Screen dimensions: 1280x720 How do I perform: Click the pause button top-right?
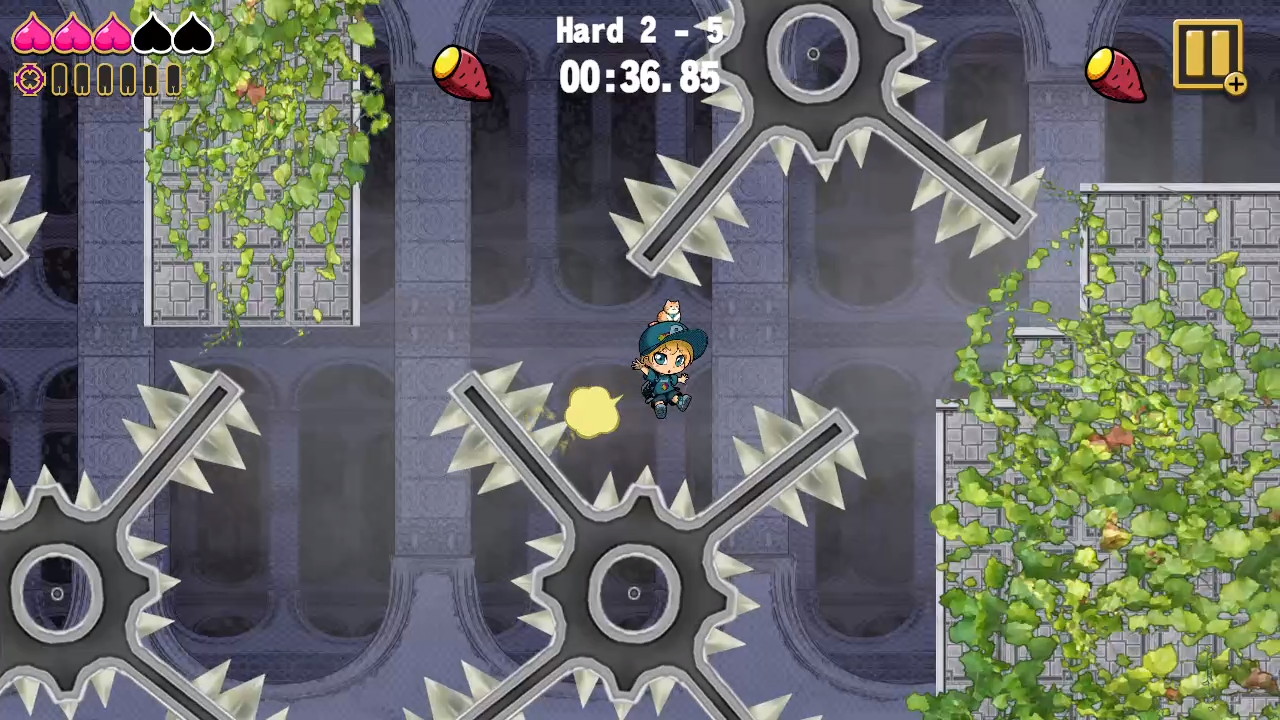coord(1207,55)
